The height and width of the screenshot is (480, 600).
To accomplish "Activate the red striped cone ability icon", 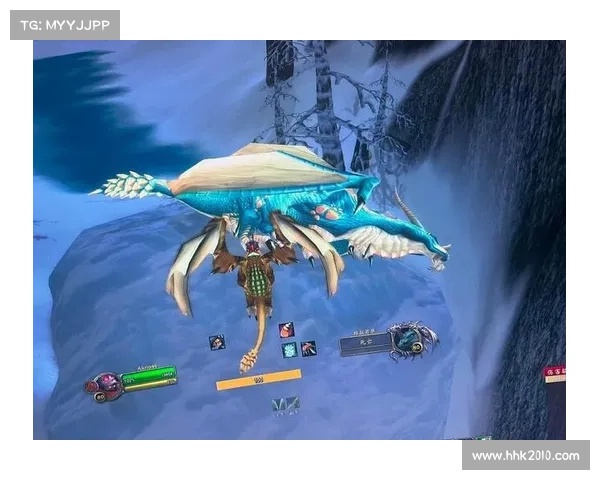I will click(286, 329).
